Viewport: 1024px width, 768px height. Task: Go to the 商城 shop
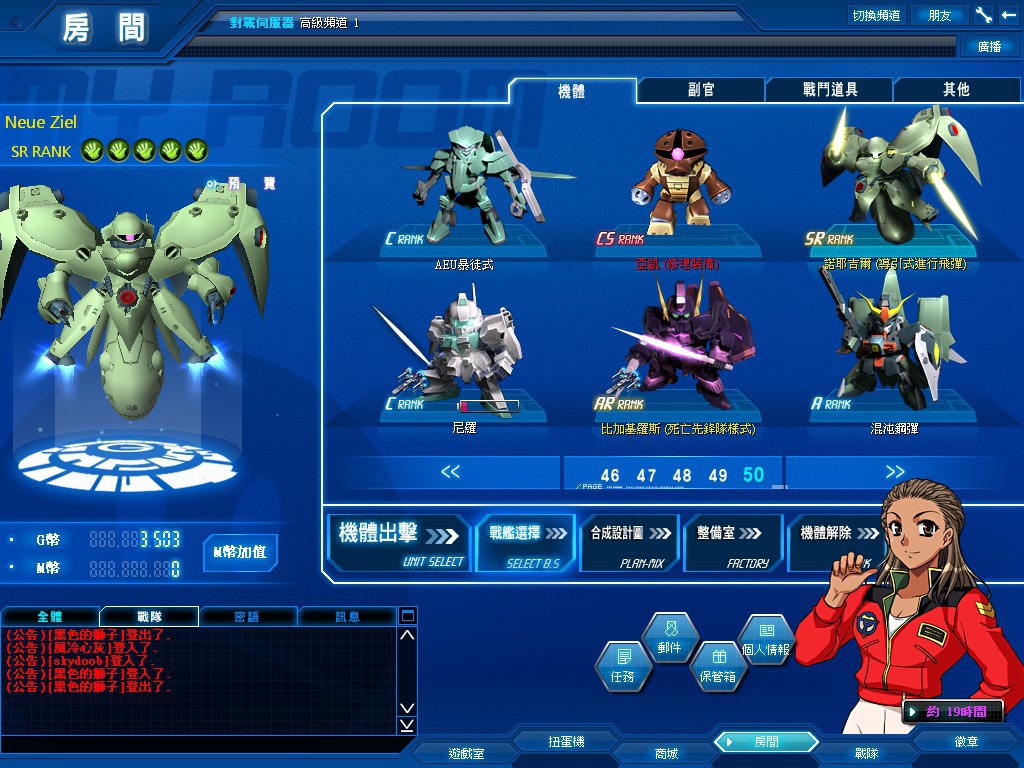[666, 753]
